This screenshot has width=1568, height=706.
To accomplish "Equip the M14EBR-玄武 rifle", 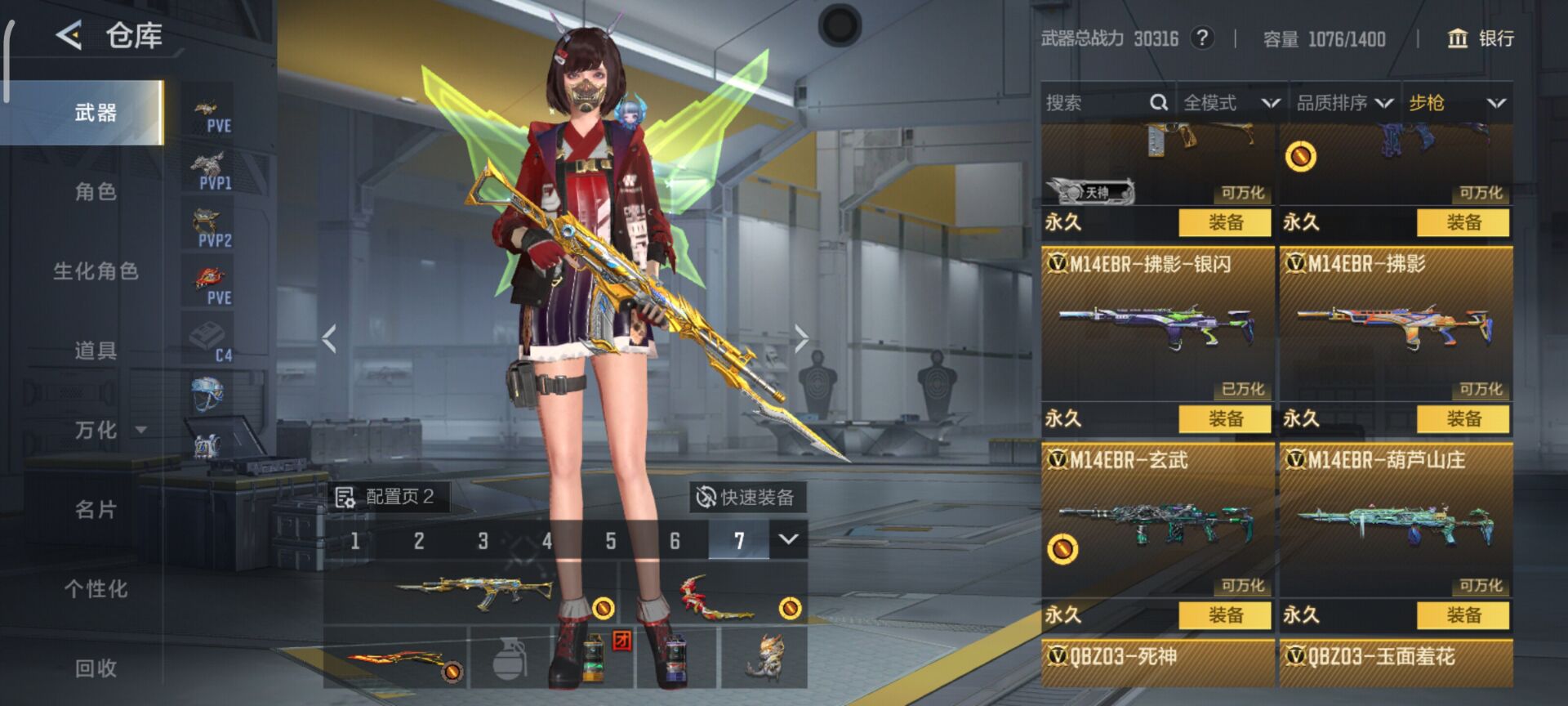I will [x=1225, y=615].
